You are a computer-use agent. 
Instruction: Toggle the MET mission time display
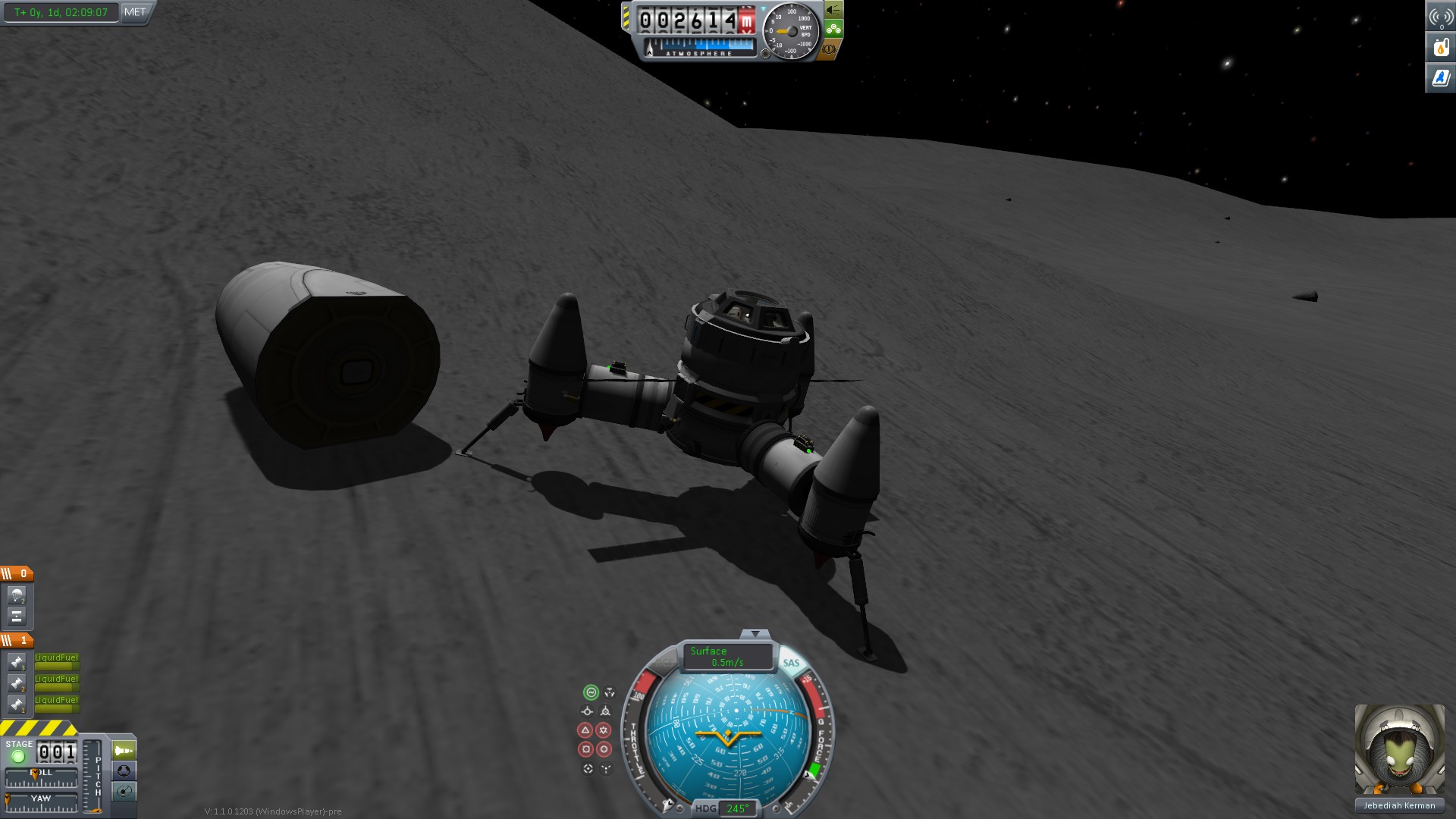pyautogui.click(x=135, y=12)
